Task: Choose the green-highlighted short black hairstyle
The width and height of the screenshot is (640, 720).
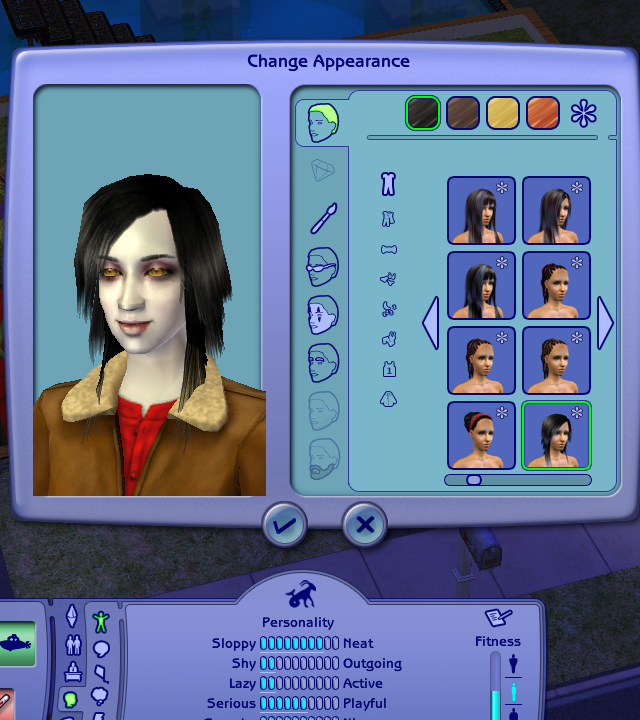Action: pos(556,435)
